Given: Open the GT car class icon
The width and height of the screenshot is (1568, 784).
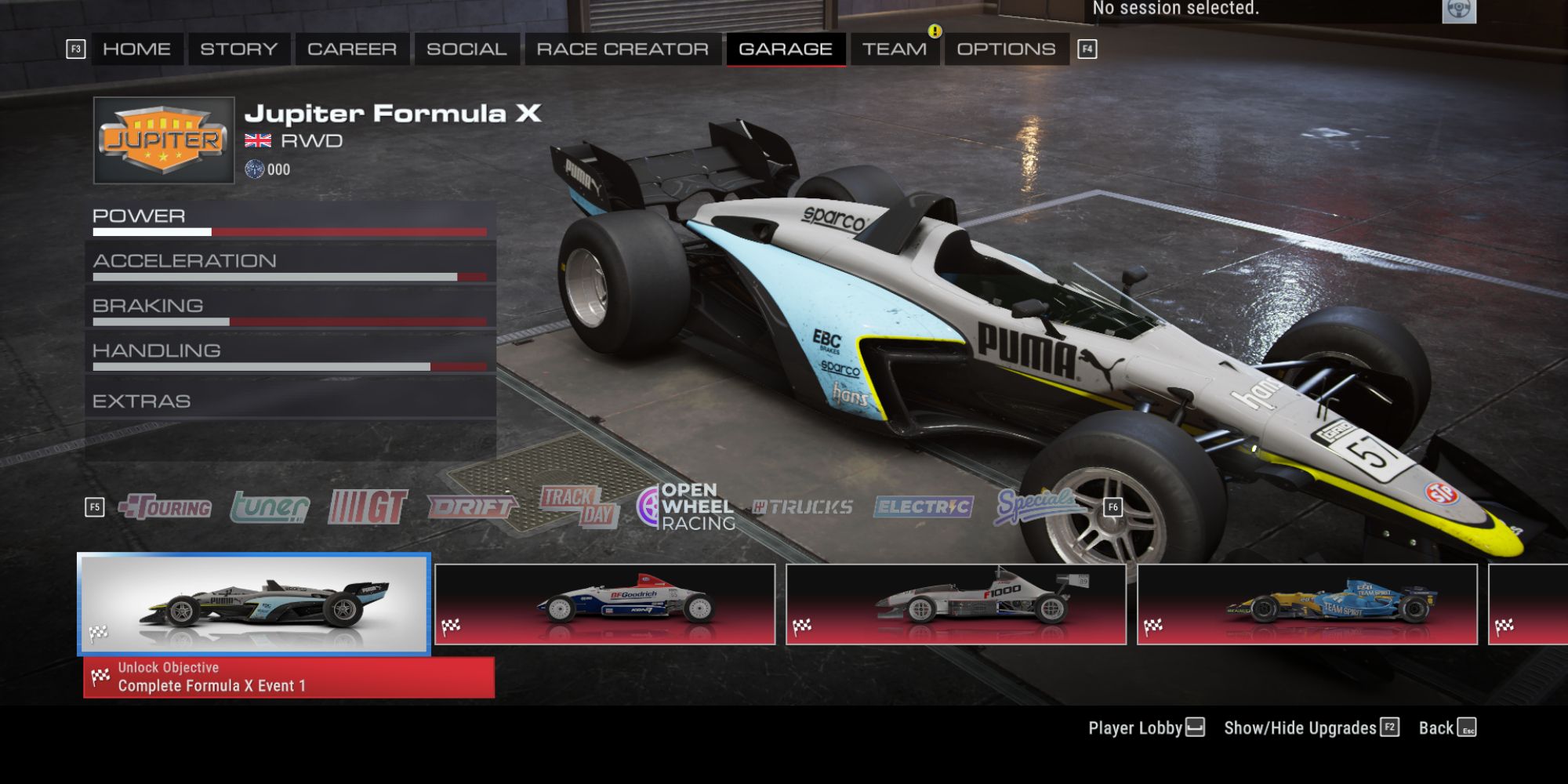Looking at the screenshot, I should click(x=368, y=504).
